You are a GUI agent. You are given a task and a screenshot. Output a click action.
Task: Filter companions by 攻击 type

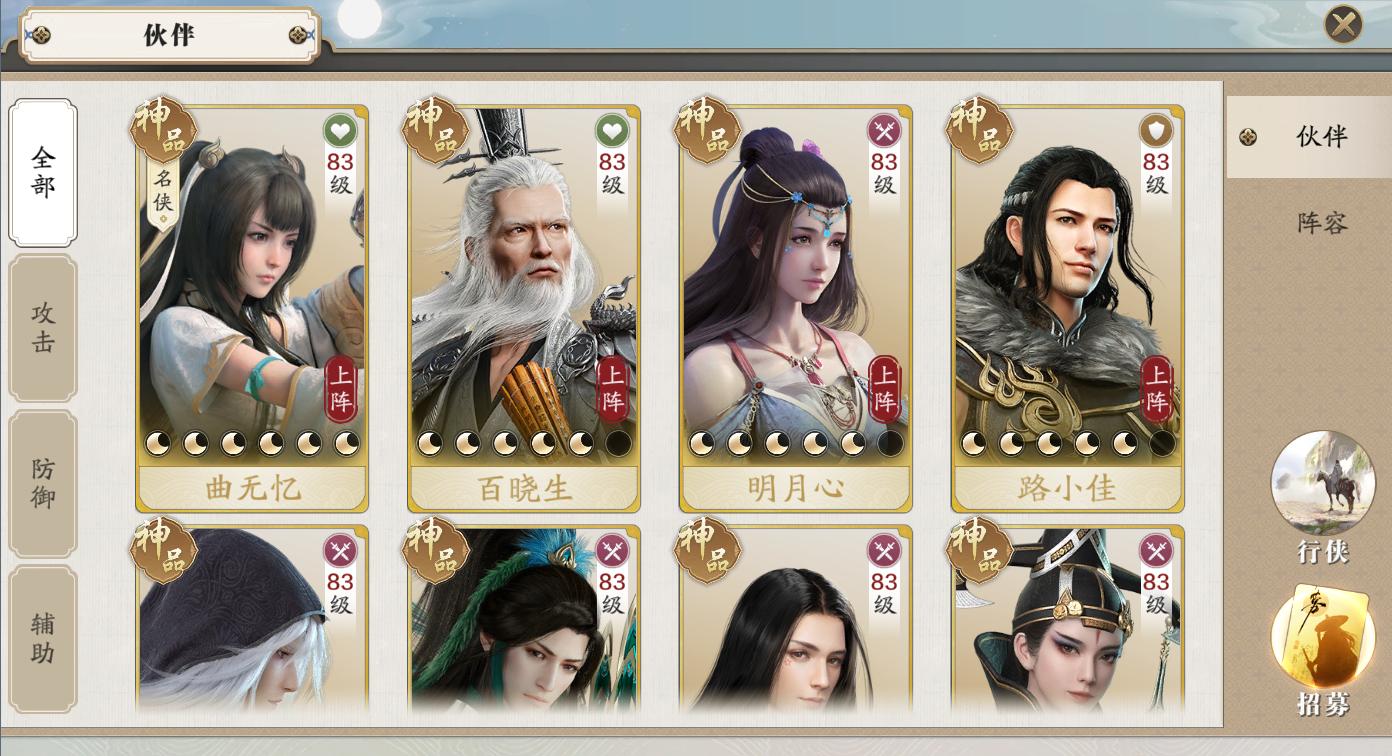pyautogui.click(x=43, y=328)
